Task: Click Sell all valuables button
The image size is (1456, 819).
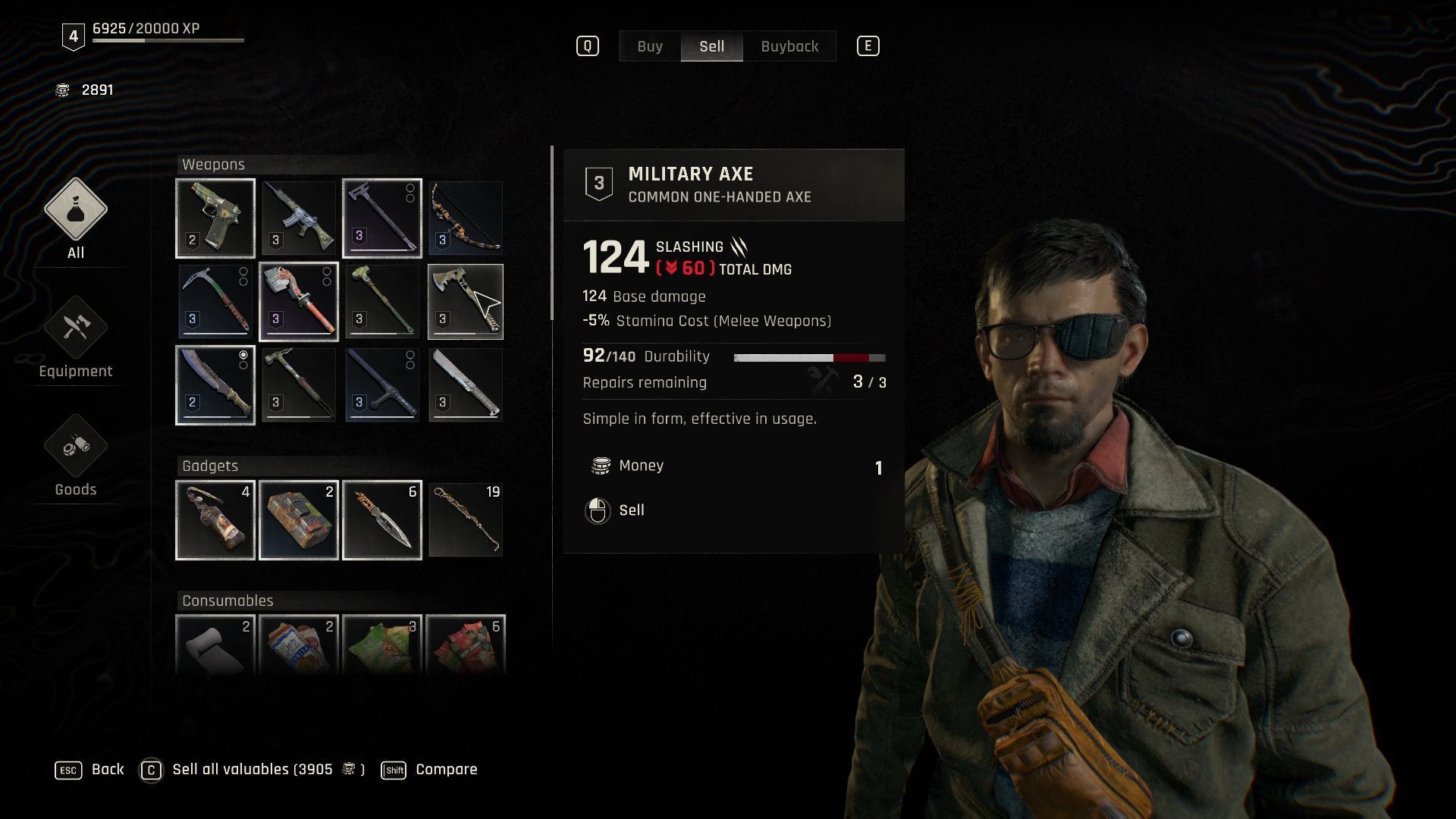Action: (252, 770)
